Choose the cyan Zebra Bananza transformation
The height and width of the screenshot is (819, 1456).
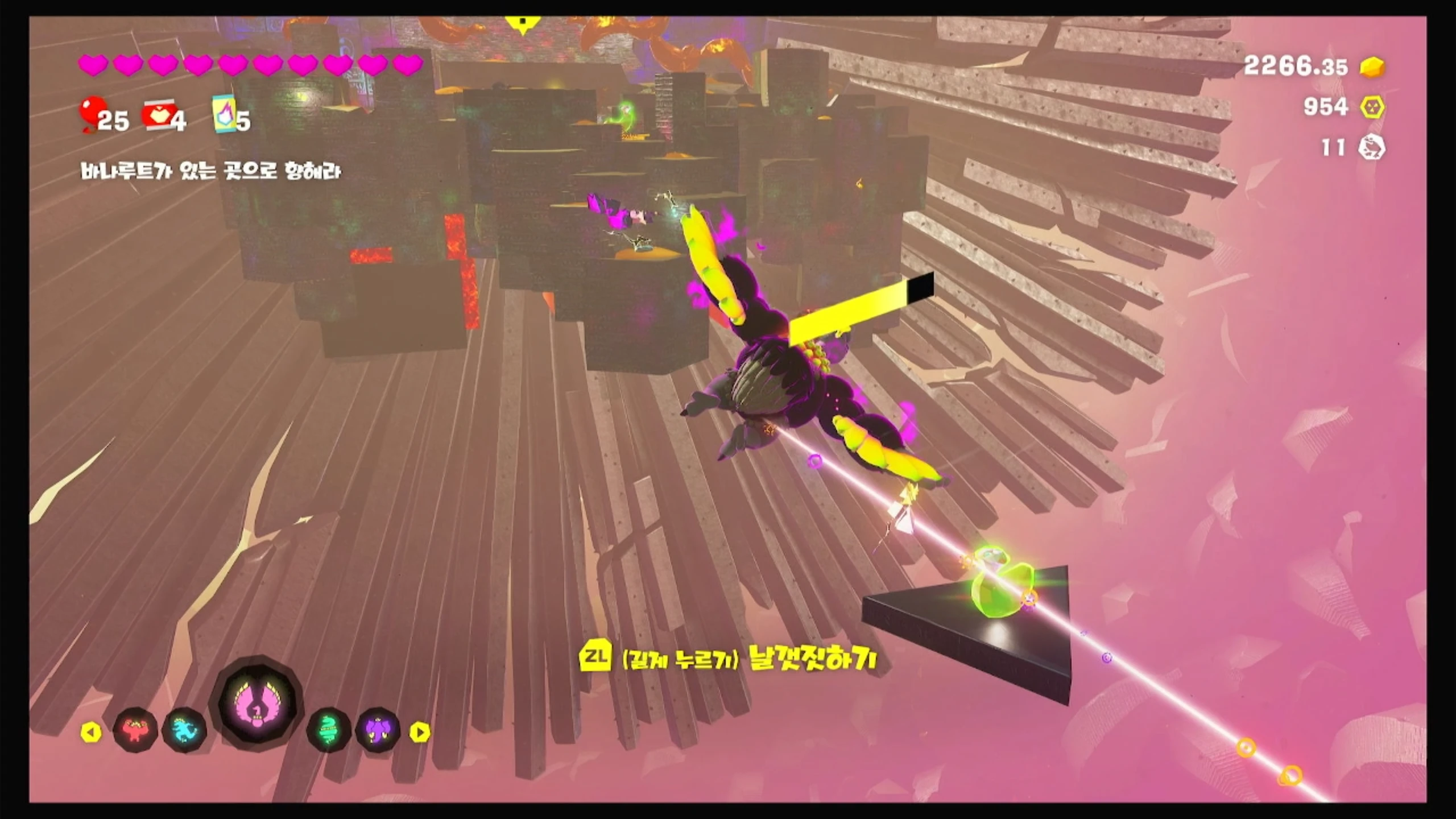click(x=185, y=730)
